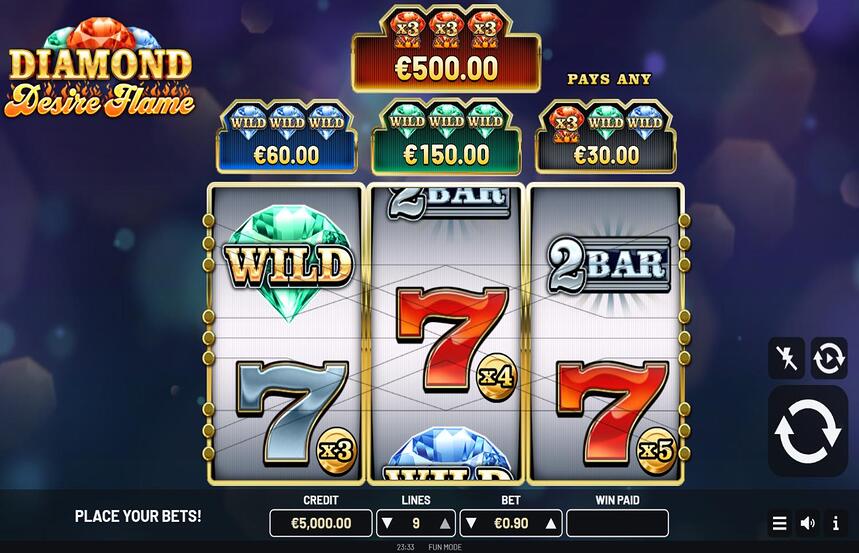859x553 pixels.
Task: Increase the number of lines
Action: (445, 523)
